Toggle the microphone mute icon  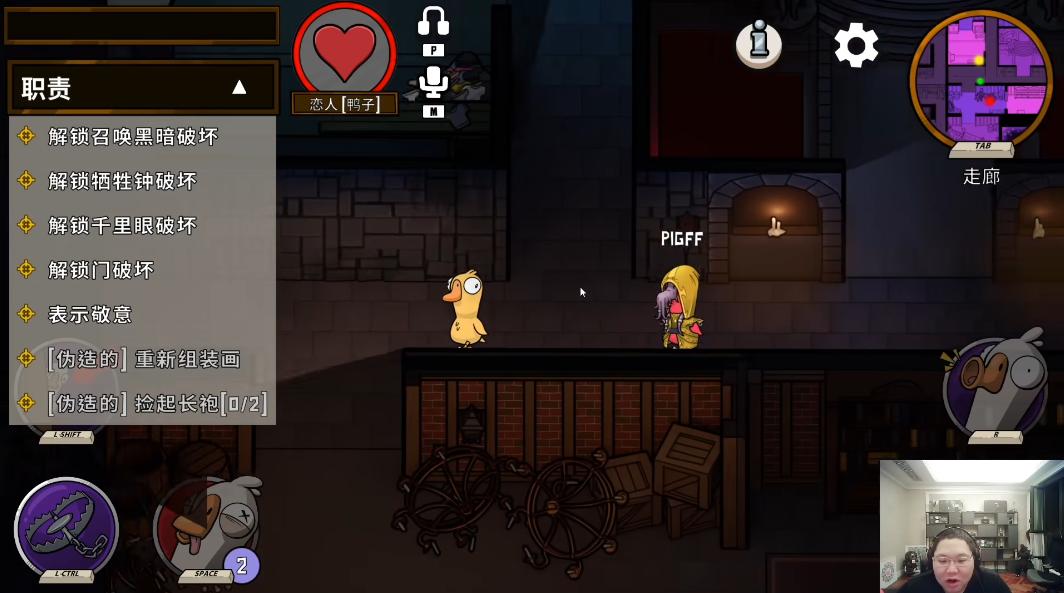433,82
